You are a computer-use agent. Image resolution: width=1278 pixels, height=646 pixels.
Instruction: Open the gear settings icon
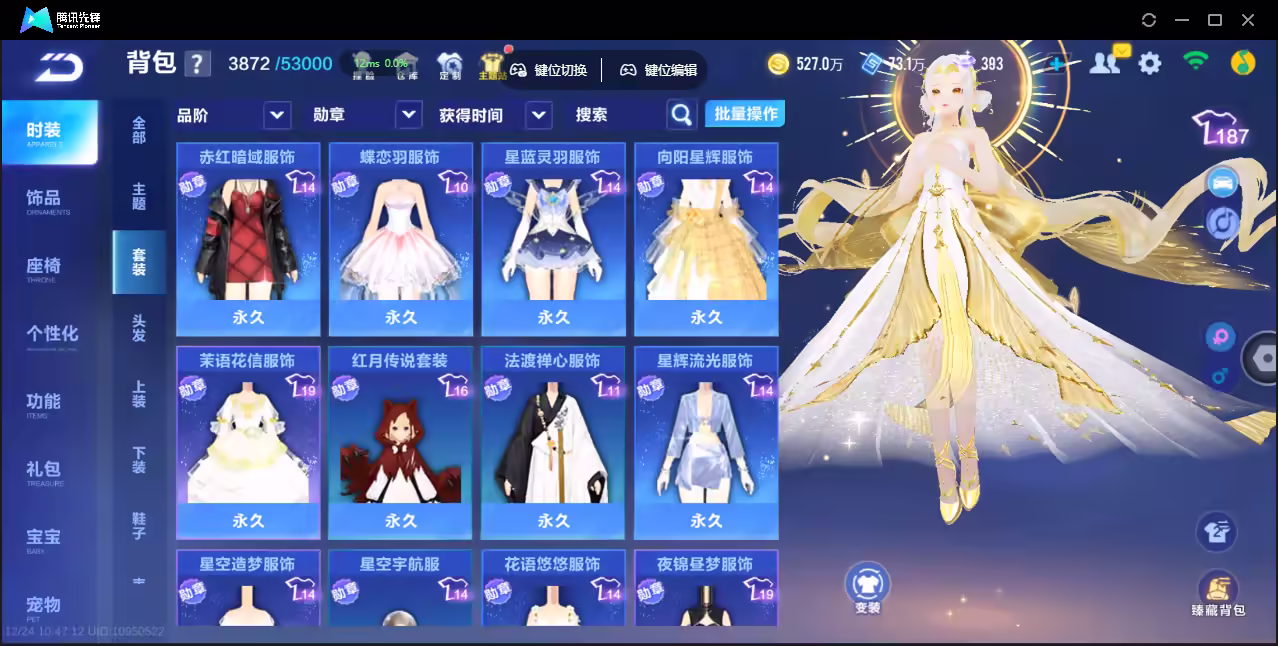pos(1150,64)
